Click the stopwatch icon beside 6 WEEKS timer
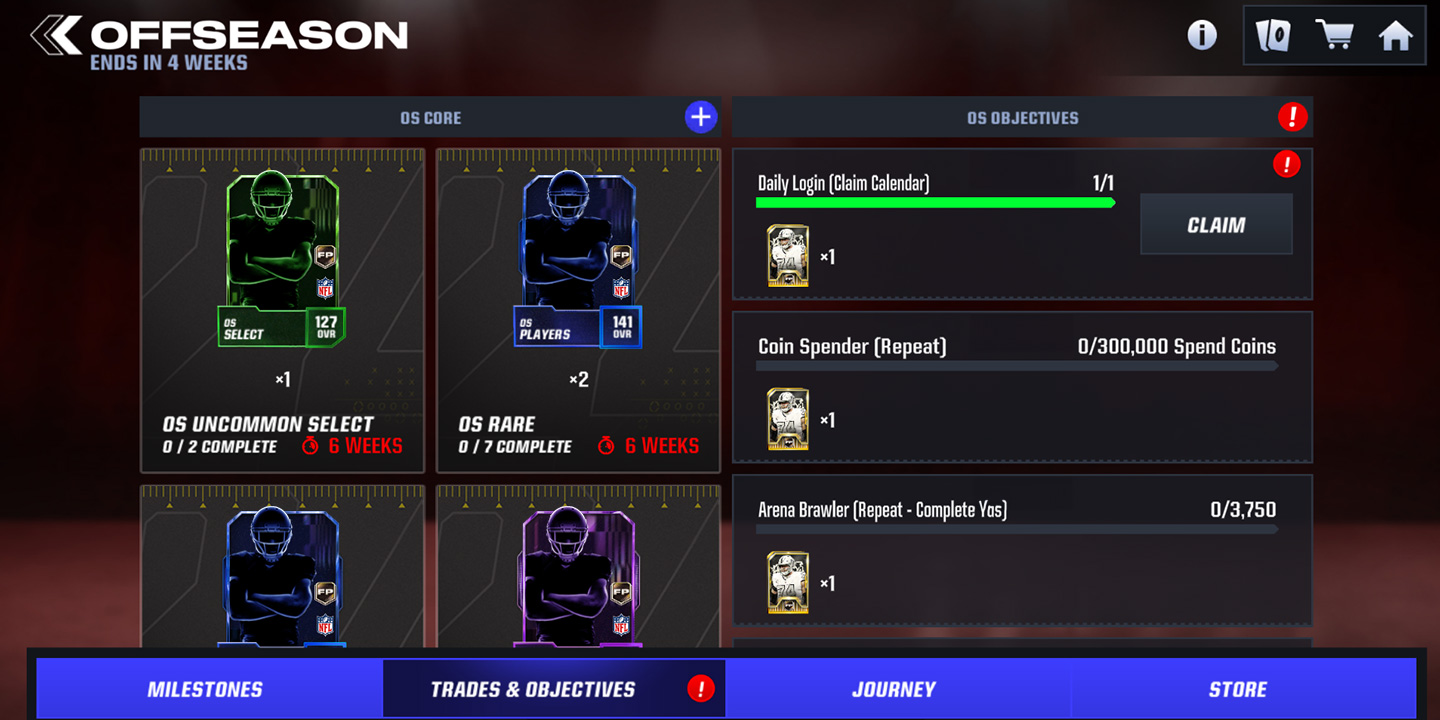 click(313, 446)
